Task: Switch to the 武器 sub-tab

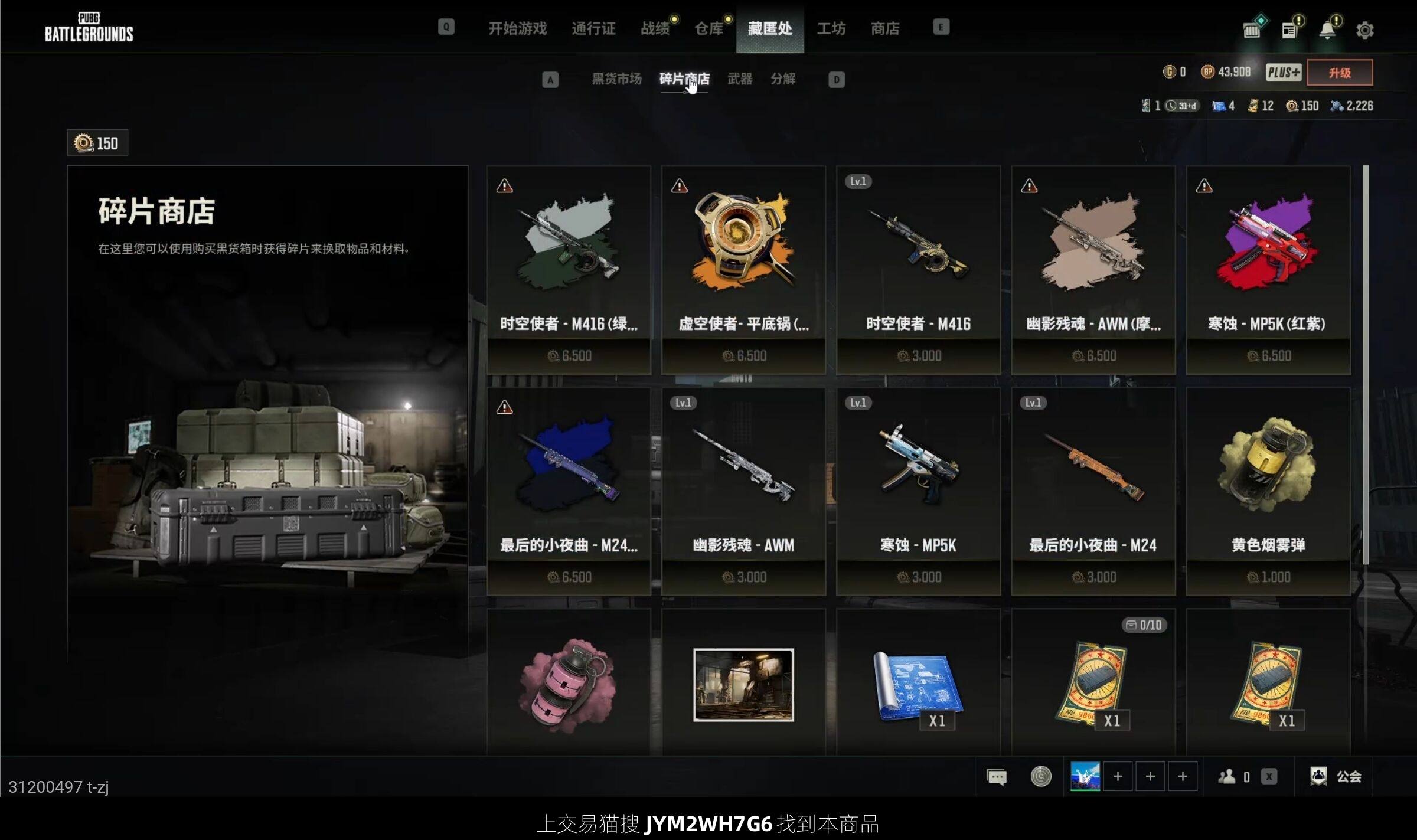Action: pos(740,79)
